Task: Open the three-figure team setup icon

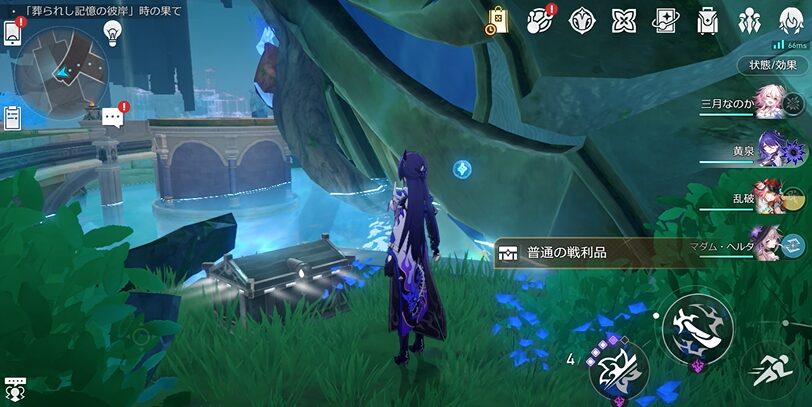Action: (750, 20)
